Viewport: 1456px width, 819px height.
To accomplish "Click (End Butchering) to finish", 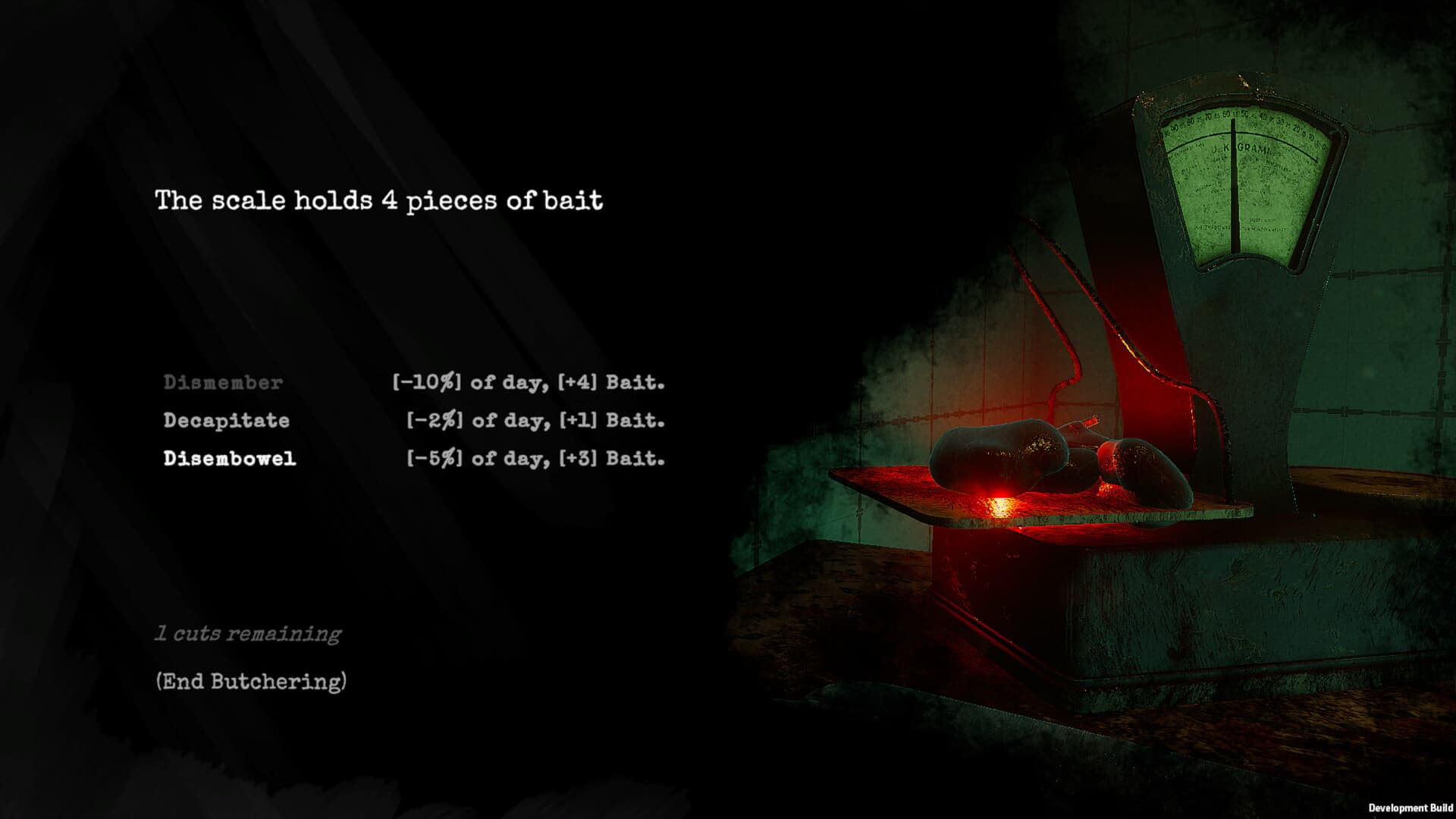I will coord(251,682).
